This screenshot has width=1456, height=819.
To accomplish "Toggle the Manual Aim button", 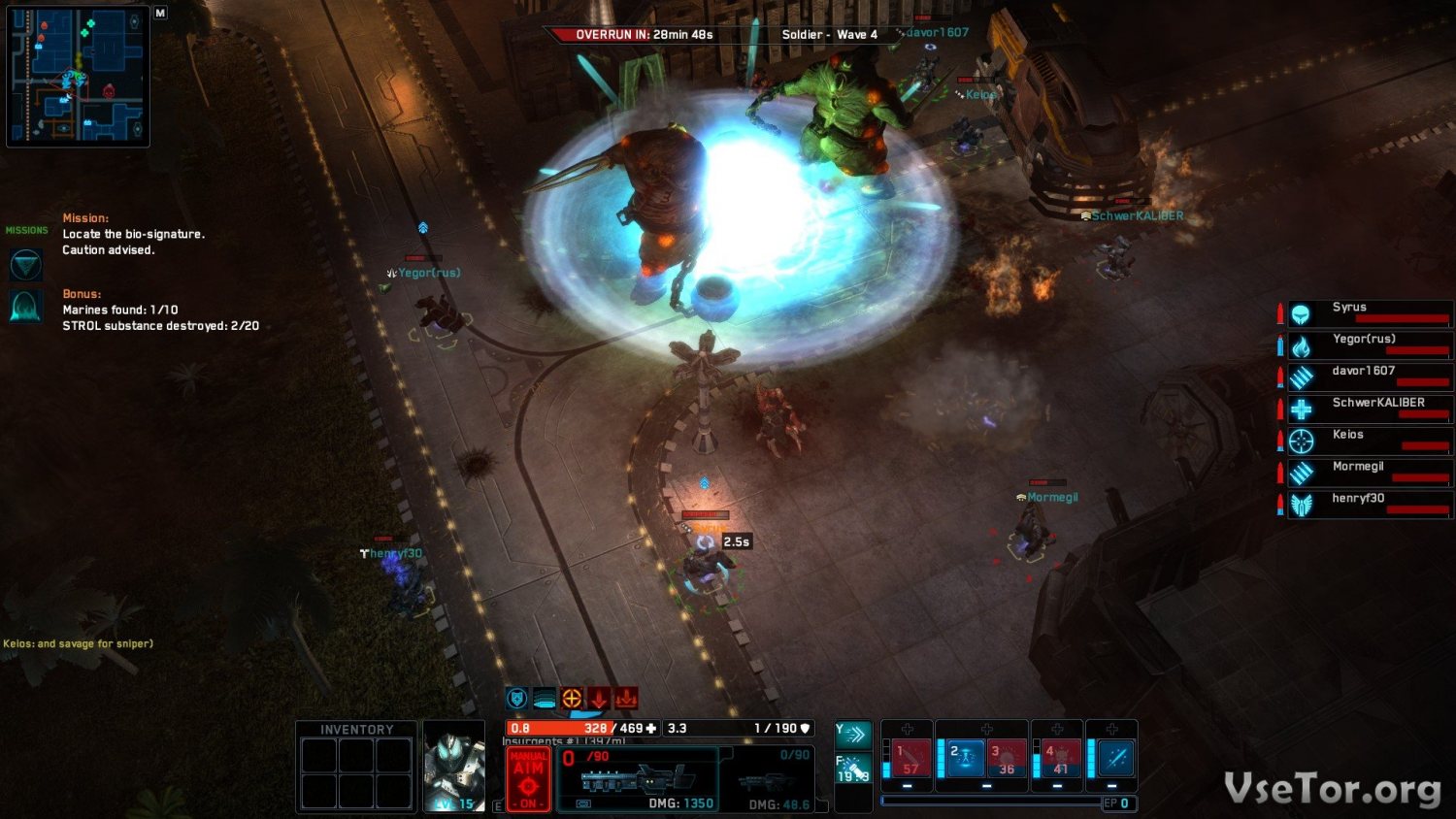I will pos(528,778).
